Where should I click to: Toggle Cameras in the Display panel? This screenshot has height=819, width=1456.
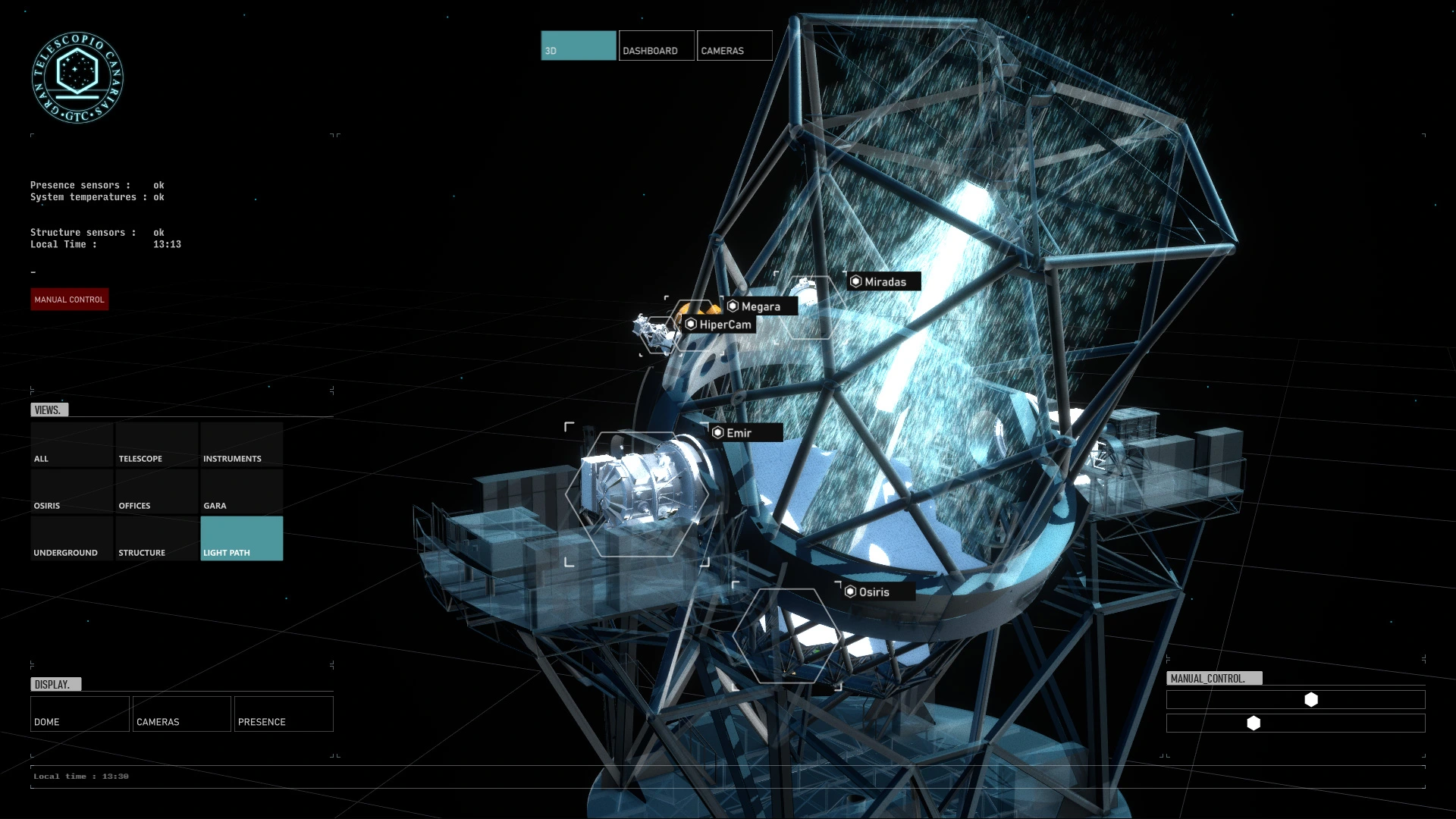[x=182, y=714]
